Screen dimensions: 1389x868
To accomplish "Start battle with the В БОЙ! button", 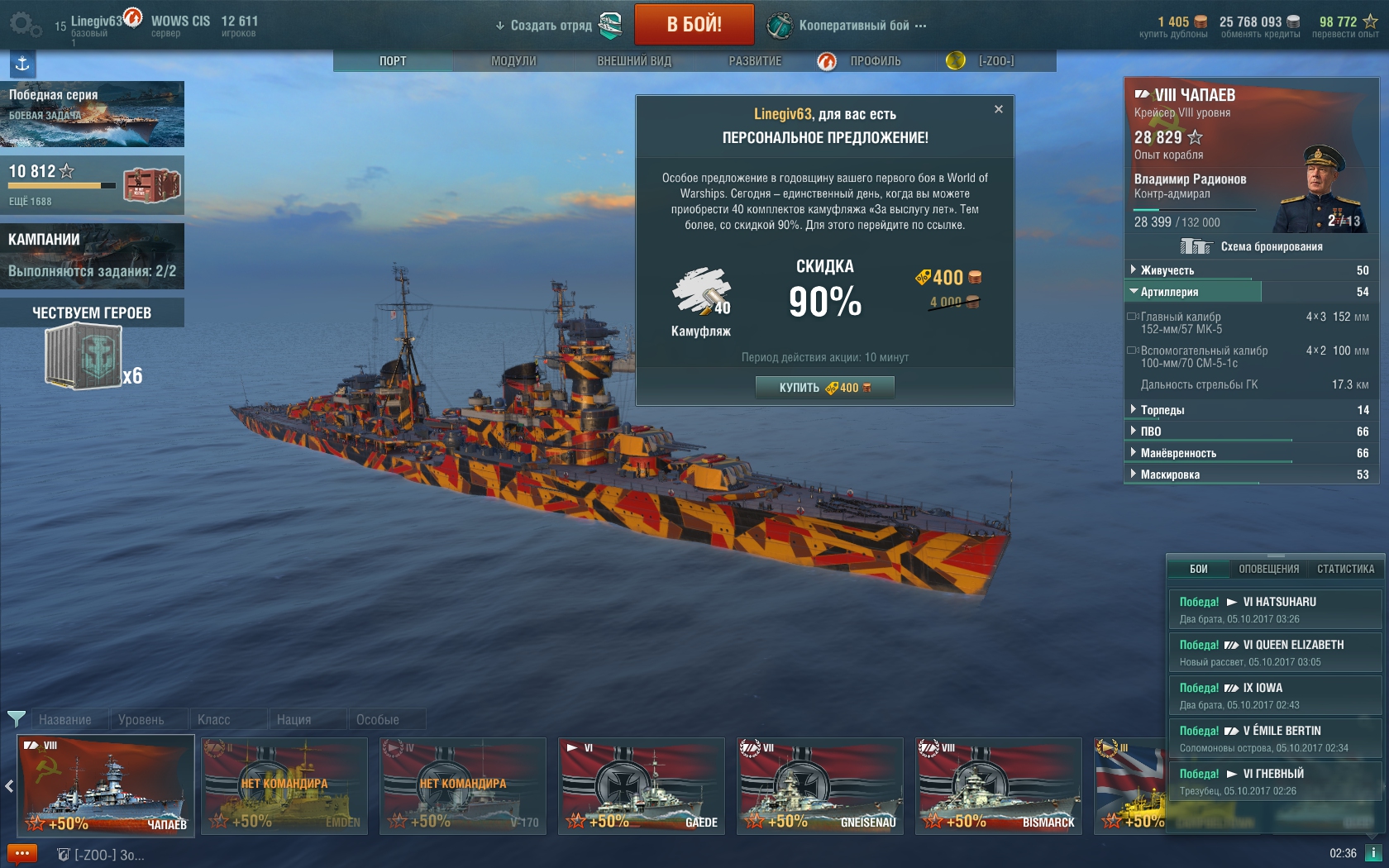I will coord(694,25).
